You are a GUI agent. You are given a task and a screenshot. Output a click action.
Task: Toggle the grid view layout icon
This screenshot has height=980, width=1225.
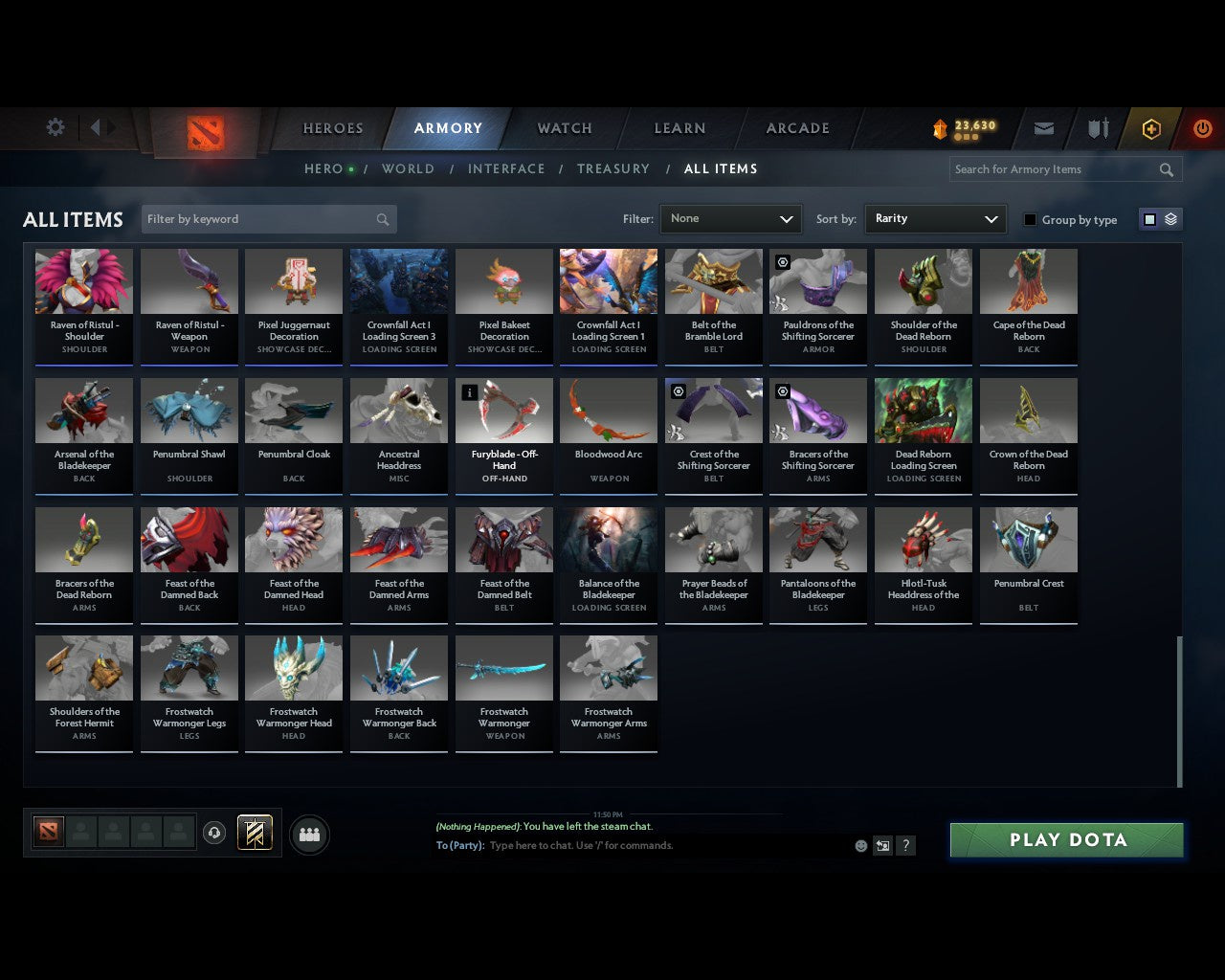point(1148,218)
